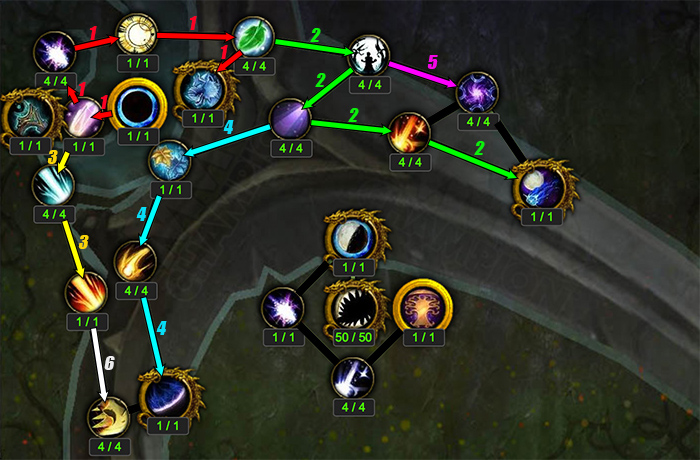The height and width of the screenshot is (460, 700).
Task: Click the half-moon dragon-bordered trait
Action: tap(352, 240)
